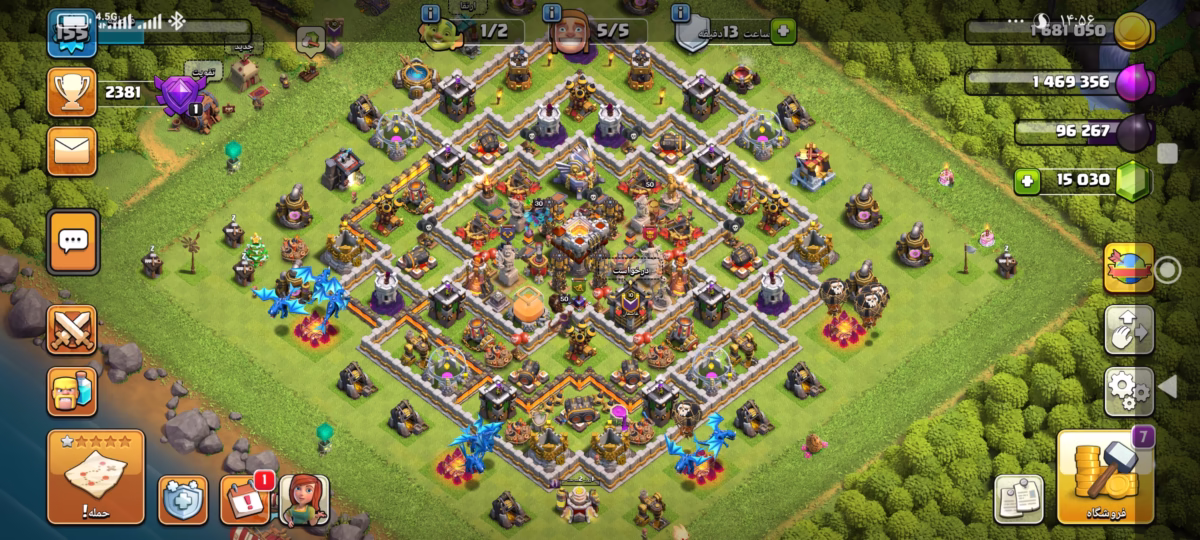Open the chat speech bubble panel
The height and width of the screenshot is (540, 1200).
(x=72, y=240)
